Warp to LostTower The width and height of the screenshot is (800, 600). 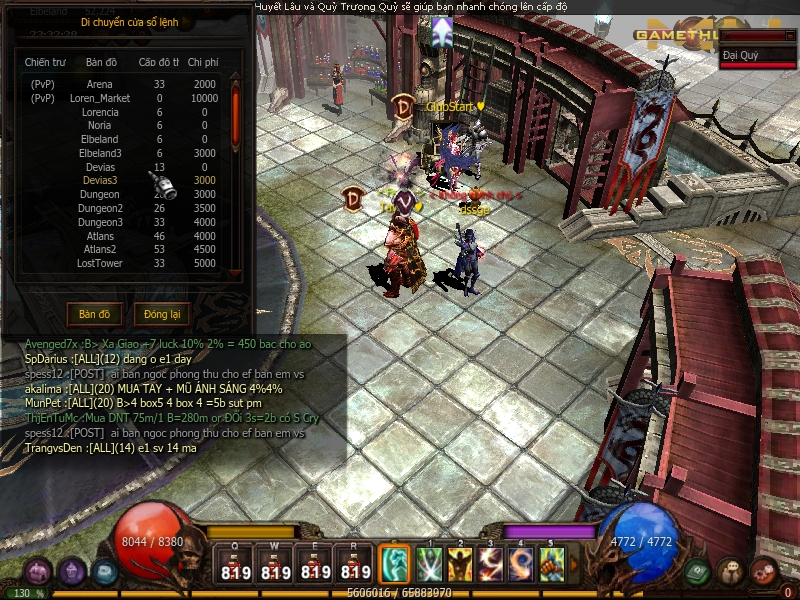pos(100,263)
